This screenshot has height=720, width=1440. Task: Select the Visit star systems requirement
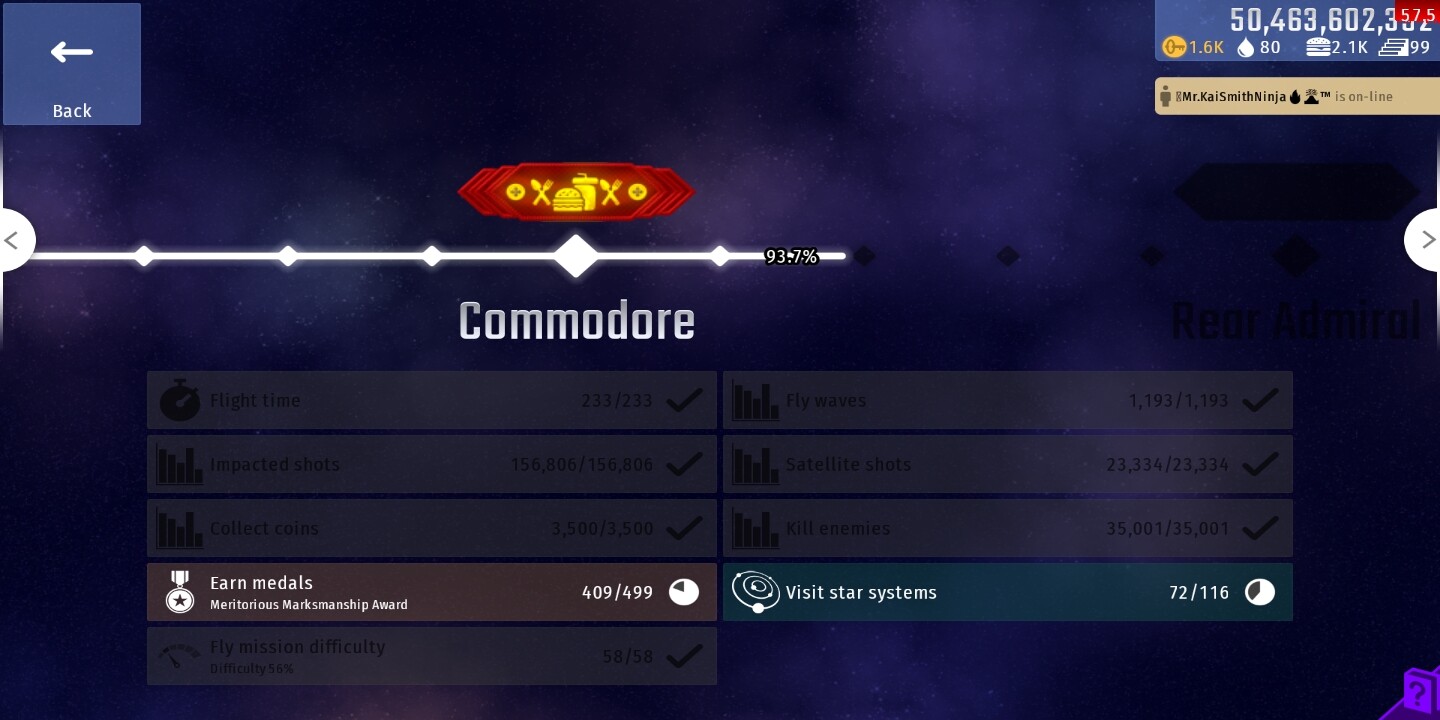click(x=1007, y=592)
